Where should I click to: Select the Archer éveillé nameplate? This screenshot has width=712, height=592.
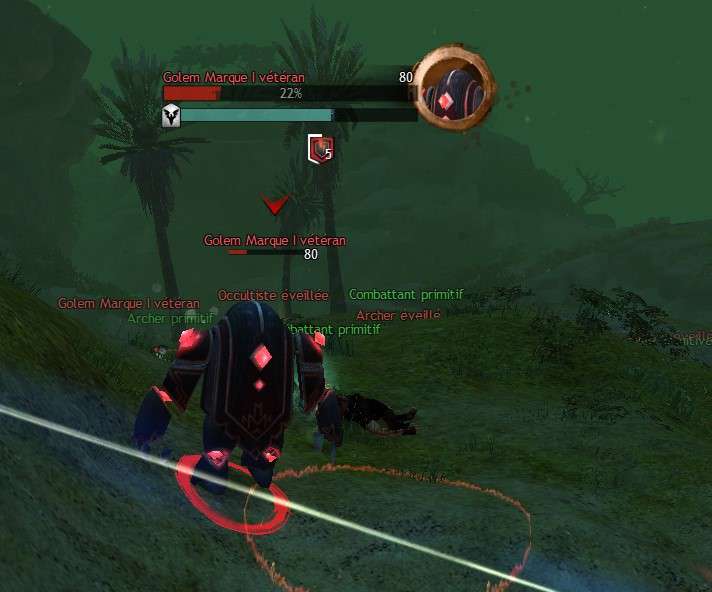[x=398, y=315]
